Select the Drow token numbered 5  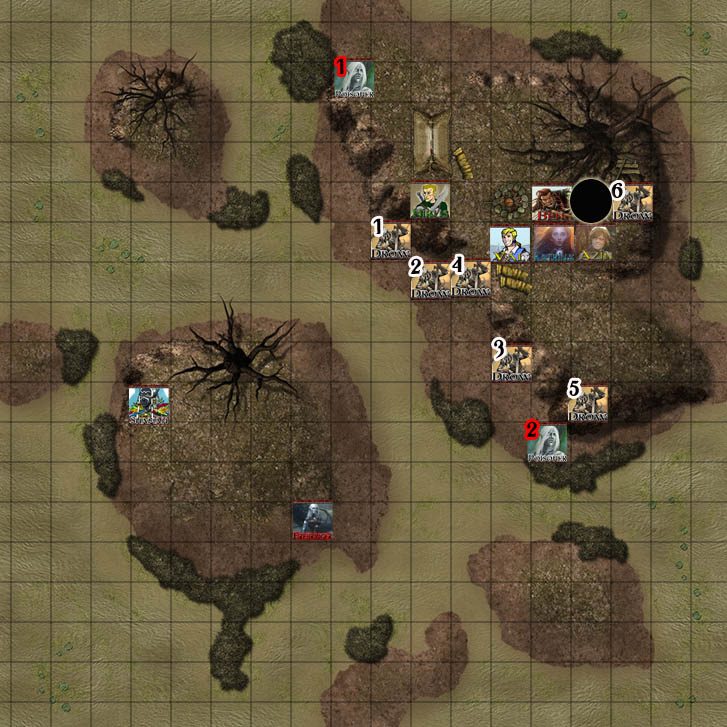click(x=588, y=403)
